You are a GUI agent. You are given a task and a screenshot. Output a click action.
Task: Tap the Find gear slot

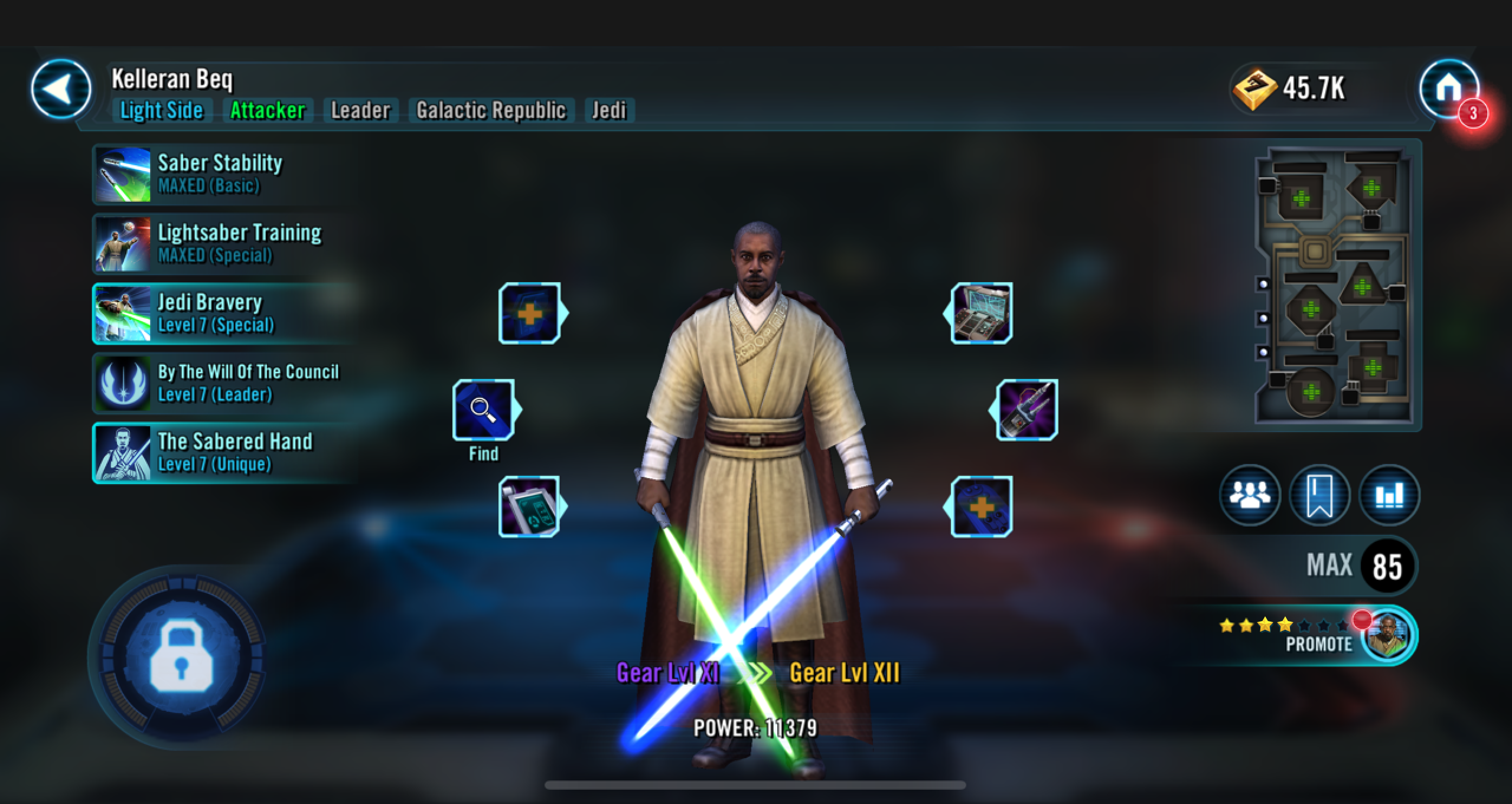tap(484, 410)
